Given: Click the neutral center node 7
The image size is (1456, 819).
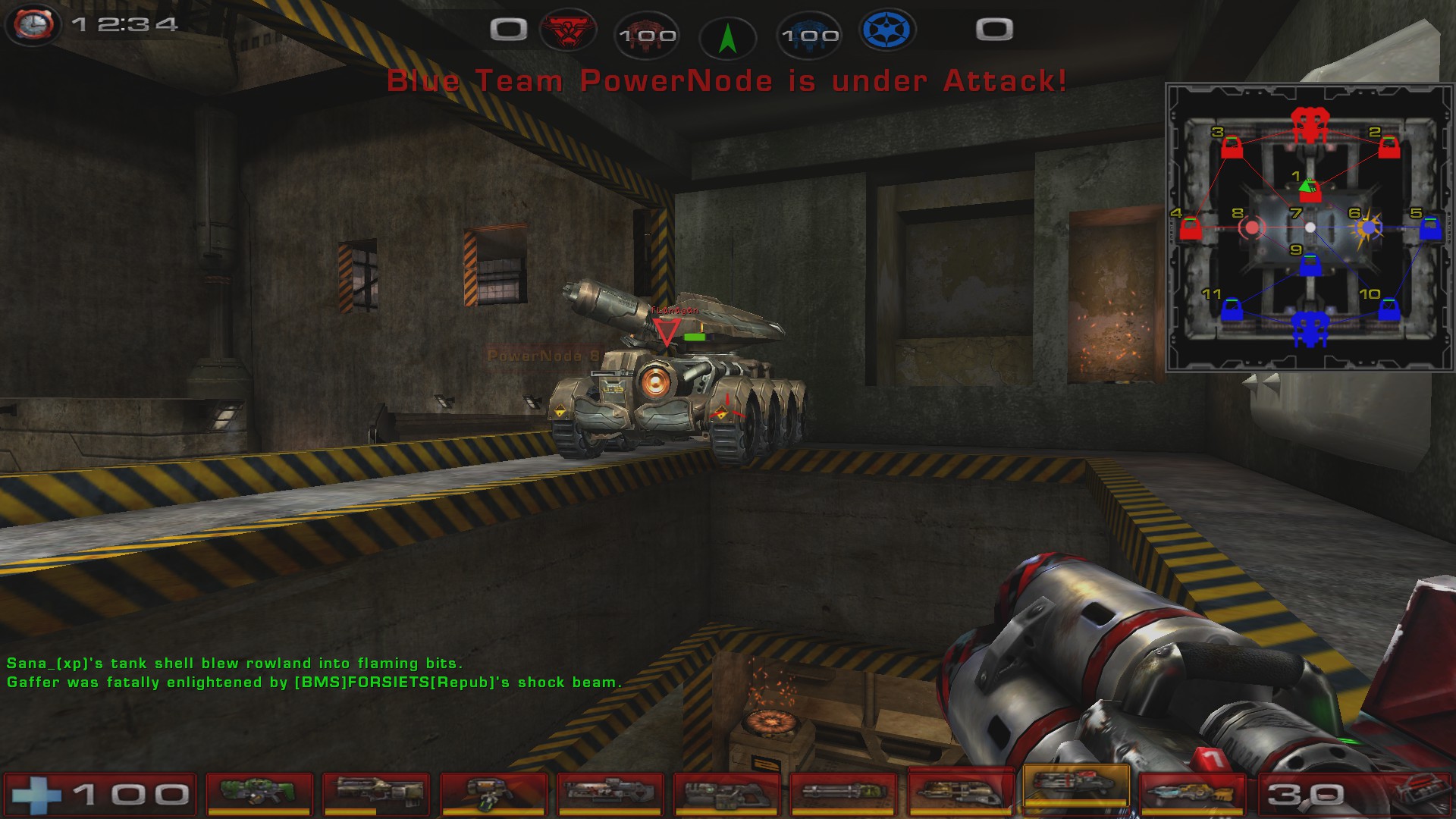Looking at the screenshot, I should 1310,227.
